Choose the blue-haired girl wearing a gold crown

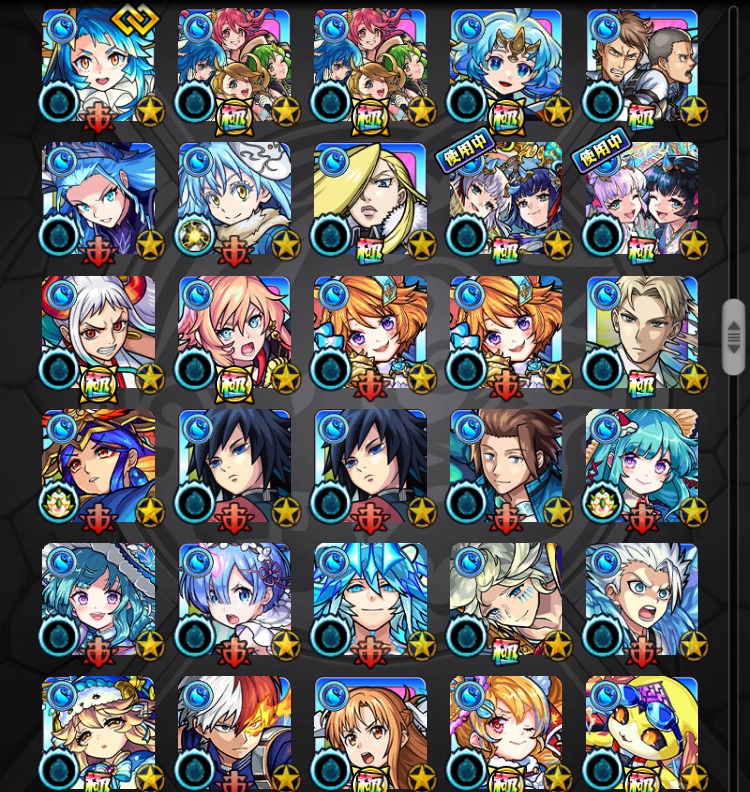coord(506,66)
